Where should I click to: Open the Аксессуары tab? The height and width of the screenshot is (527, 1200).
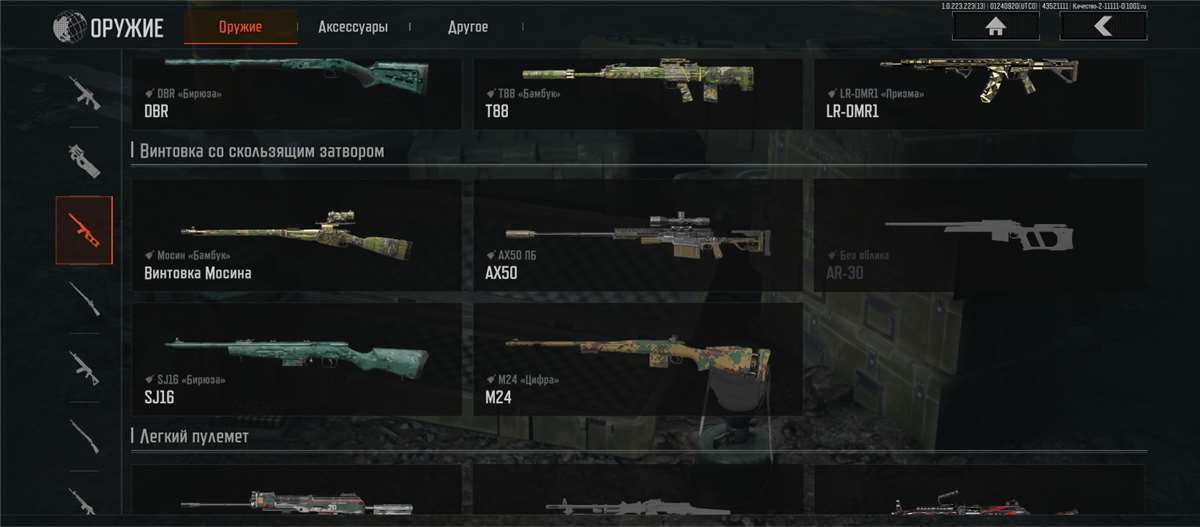click(353, 27)
